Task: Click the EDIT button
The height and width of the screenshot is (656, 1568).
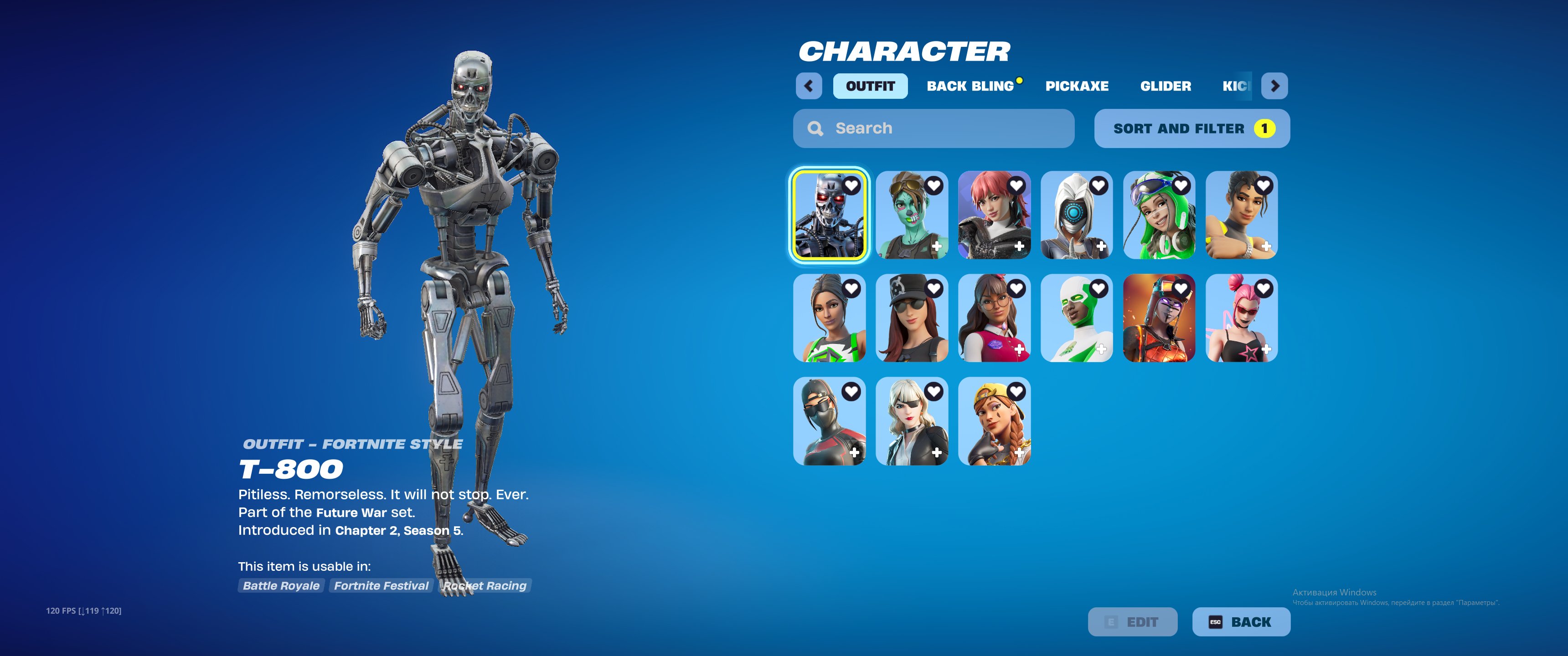Action: [1134, 622]
